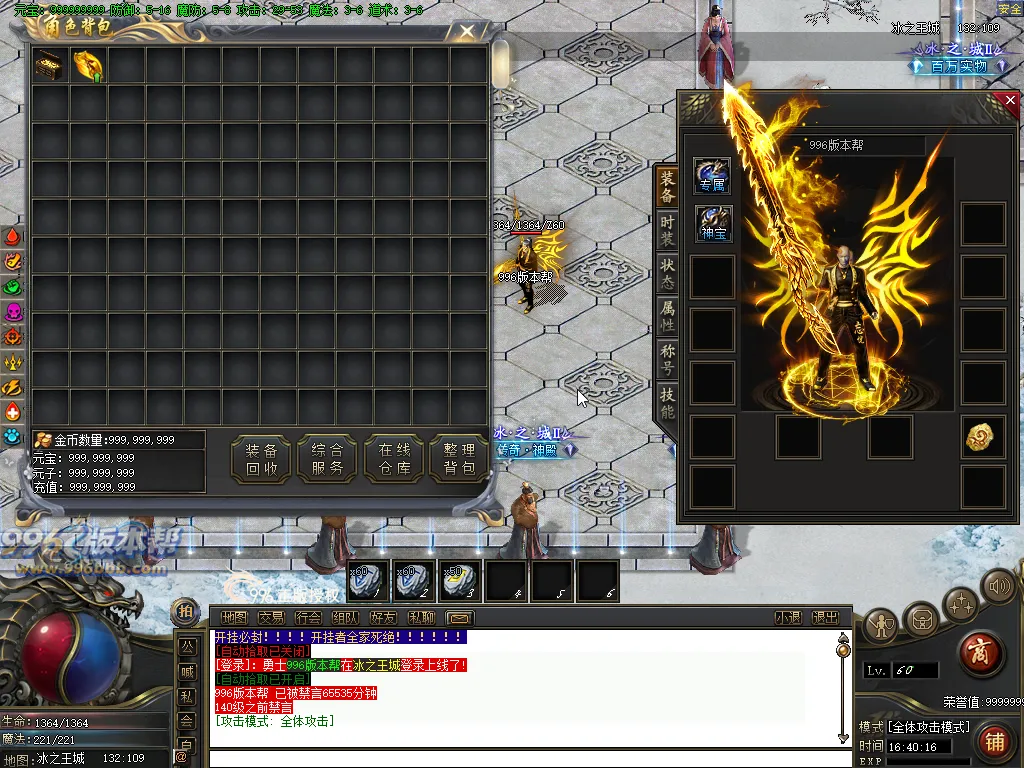The image size is (1024, 768).
Task: Select the golden item with green arrow
Action: (88, 66)
